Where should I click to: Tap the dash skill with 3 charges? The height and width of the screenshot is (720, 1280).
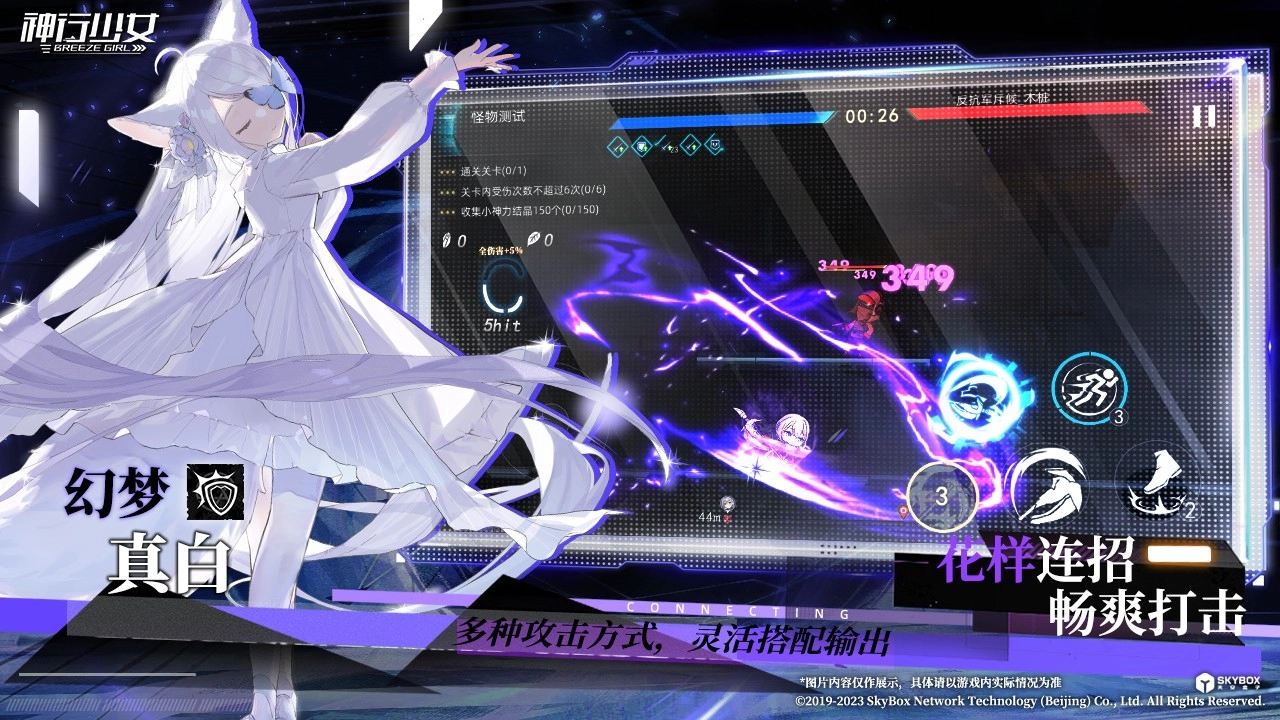pyautogui.click(x=1090, y=388)
